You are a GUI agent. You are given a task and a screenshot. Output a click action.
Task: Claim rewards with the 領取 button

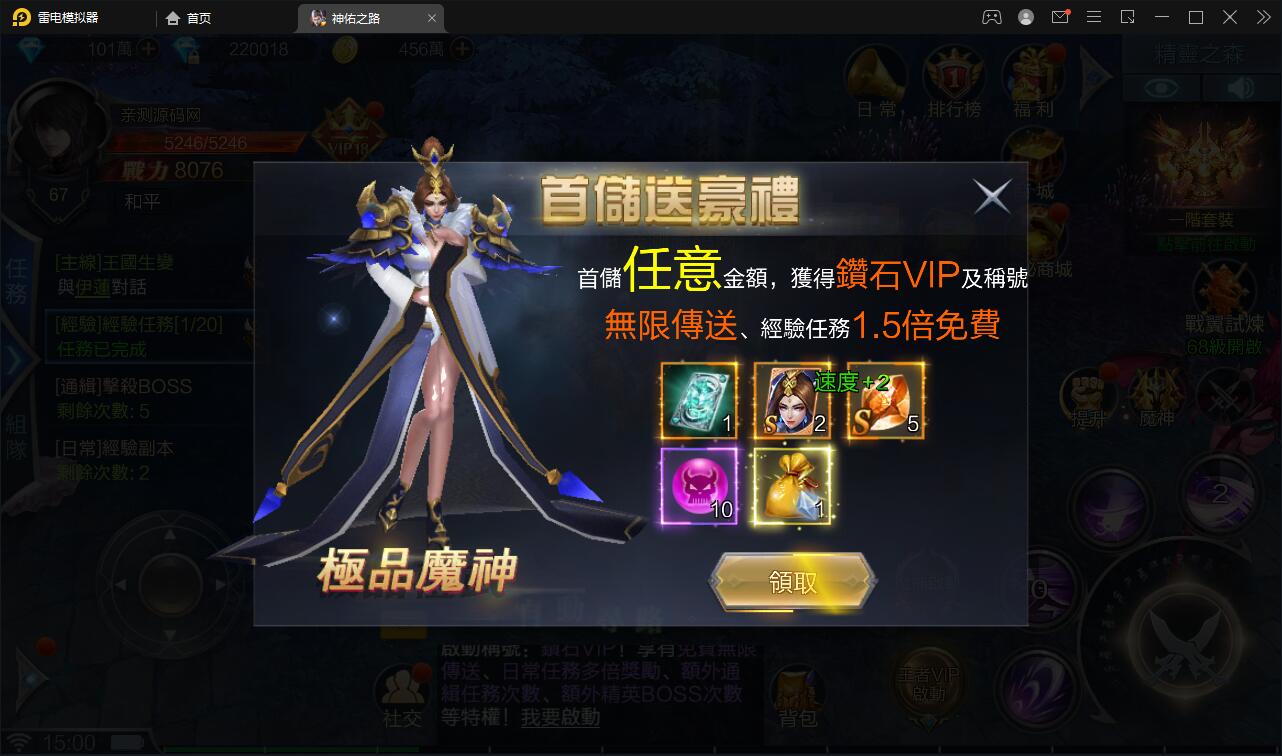pyautogui.click(x=791, y=581)
